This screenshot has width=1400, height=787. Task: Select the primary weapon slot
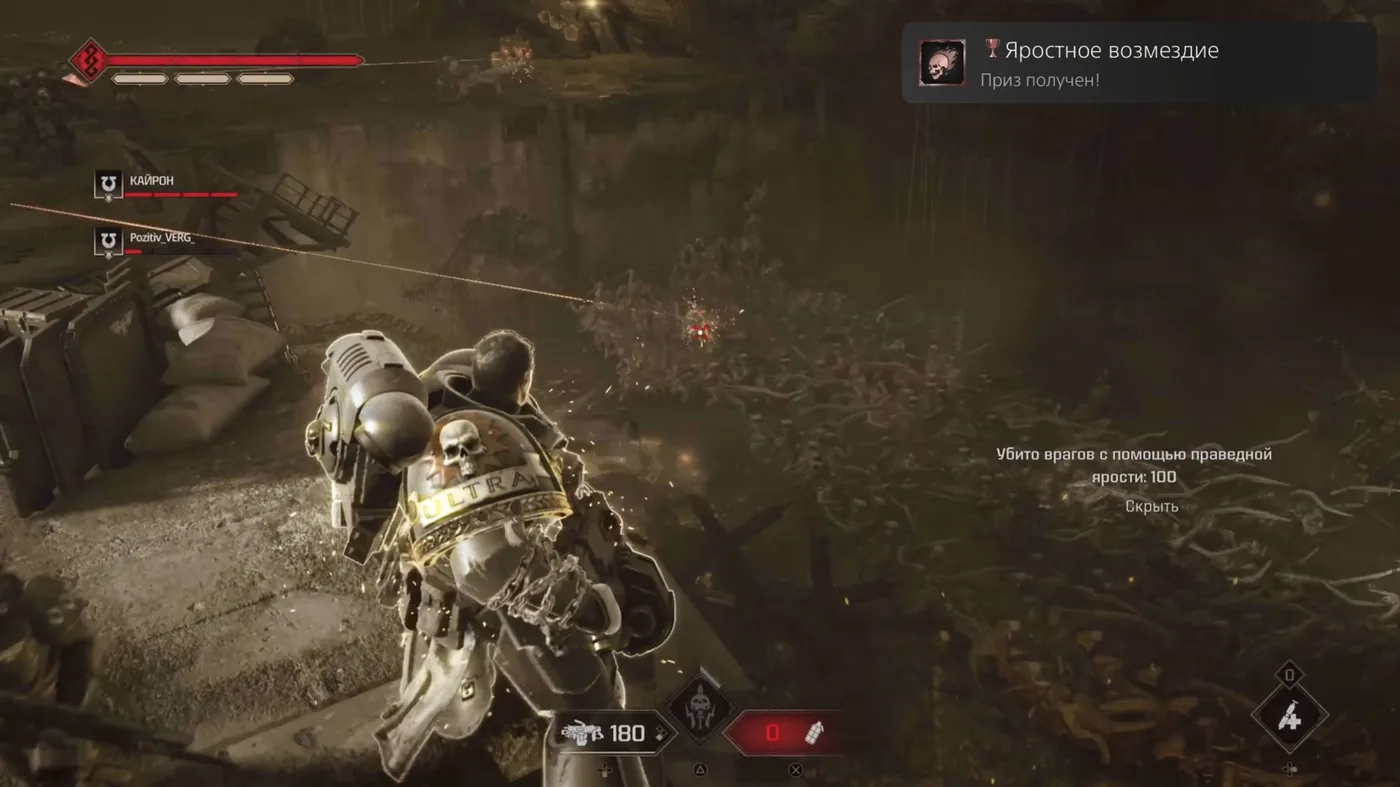coord(606,733)
